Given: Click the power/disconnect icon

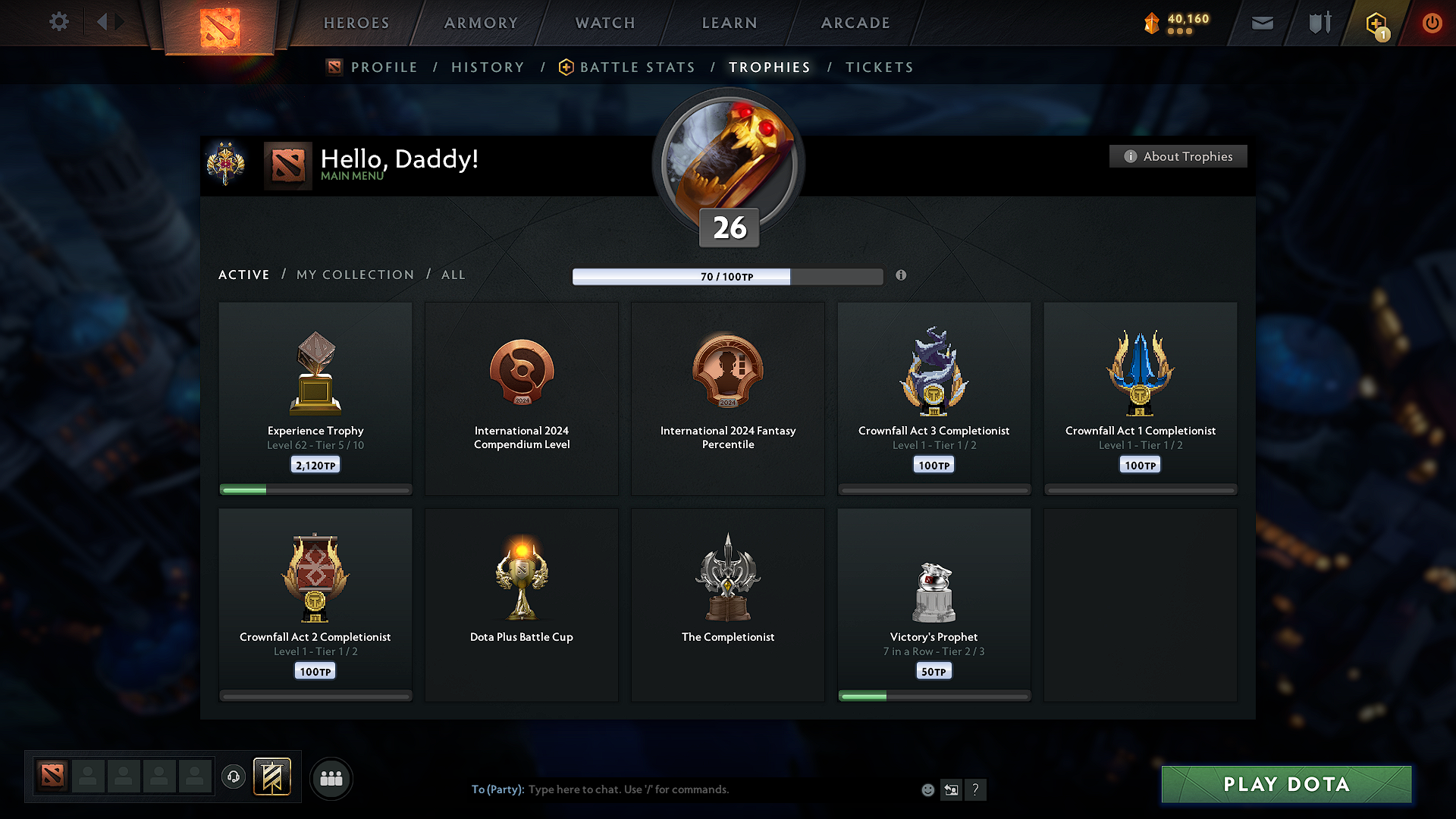Looking at the screenshot, I should [1432, 23].
